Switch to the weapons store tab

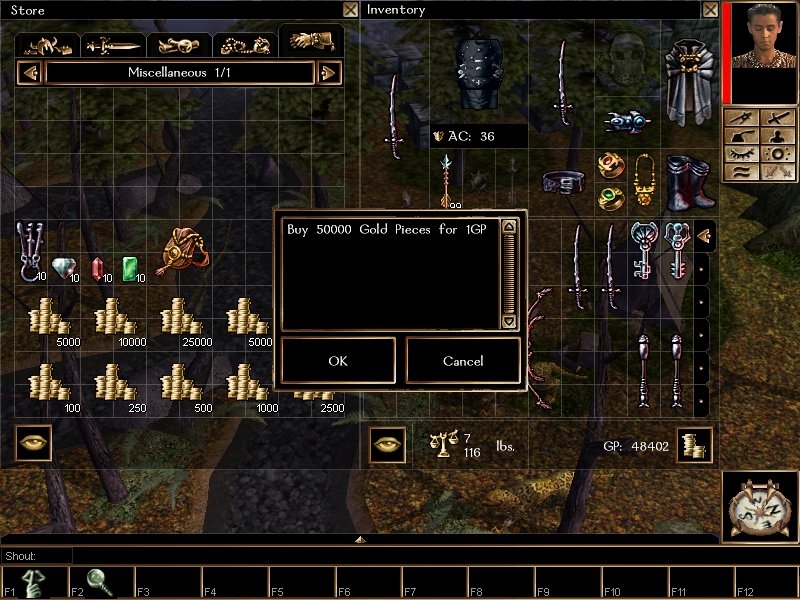[114, 45]
